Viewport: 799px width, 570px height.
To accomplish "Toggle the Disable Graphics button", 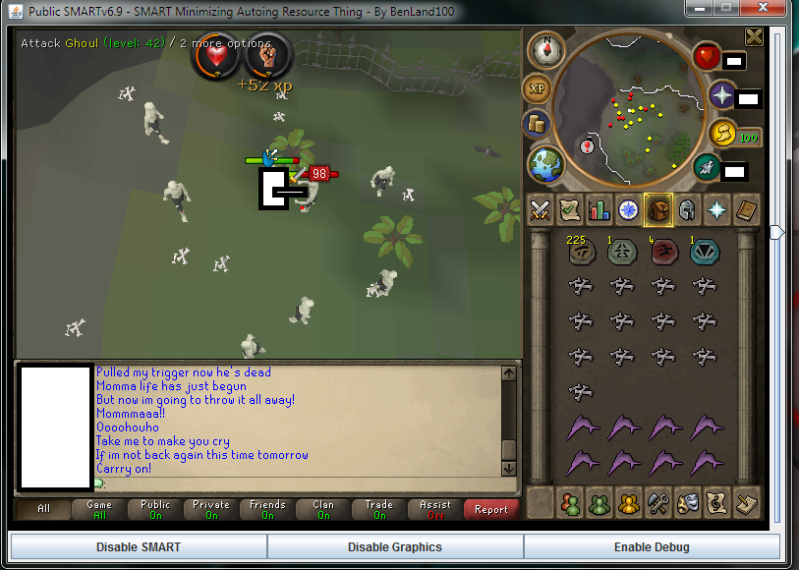I will pos(395,547).
